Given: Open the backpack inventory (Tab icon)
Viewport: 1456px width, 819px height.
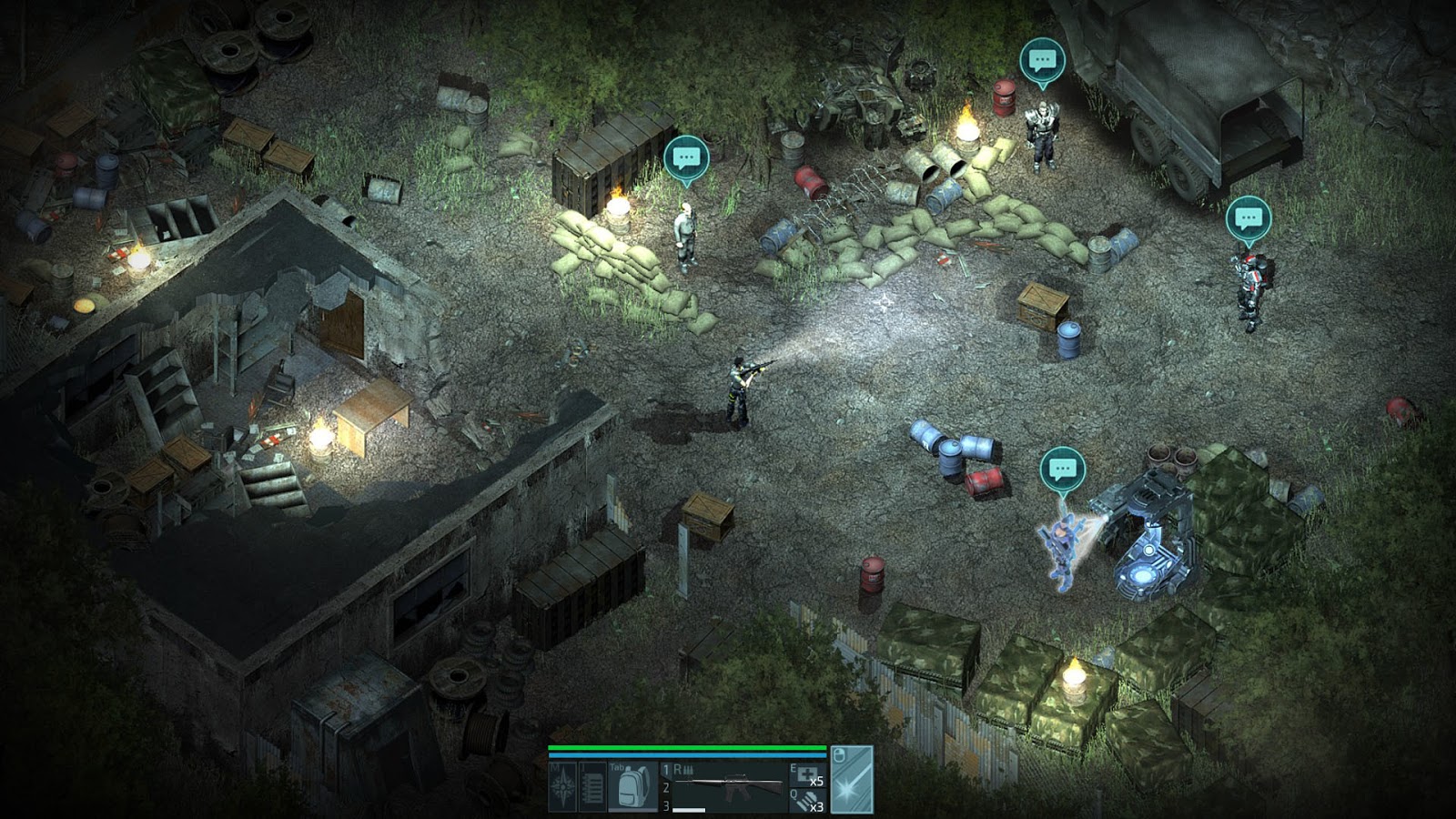Looking at the screenshot, I should [x=632, y=785].
